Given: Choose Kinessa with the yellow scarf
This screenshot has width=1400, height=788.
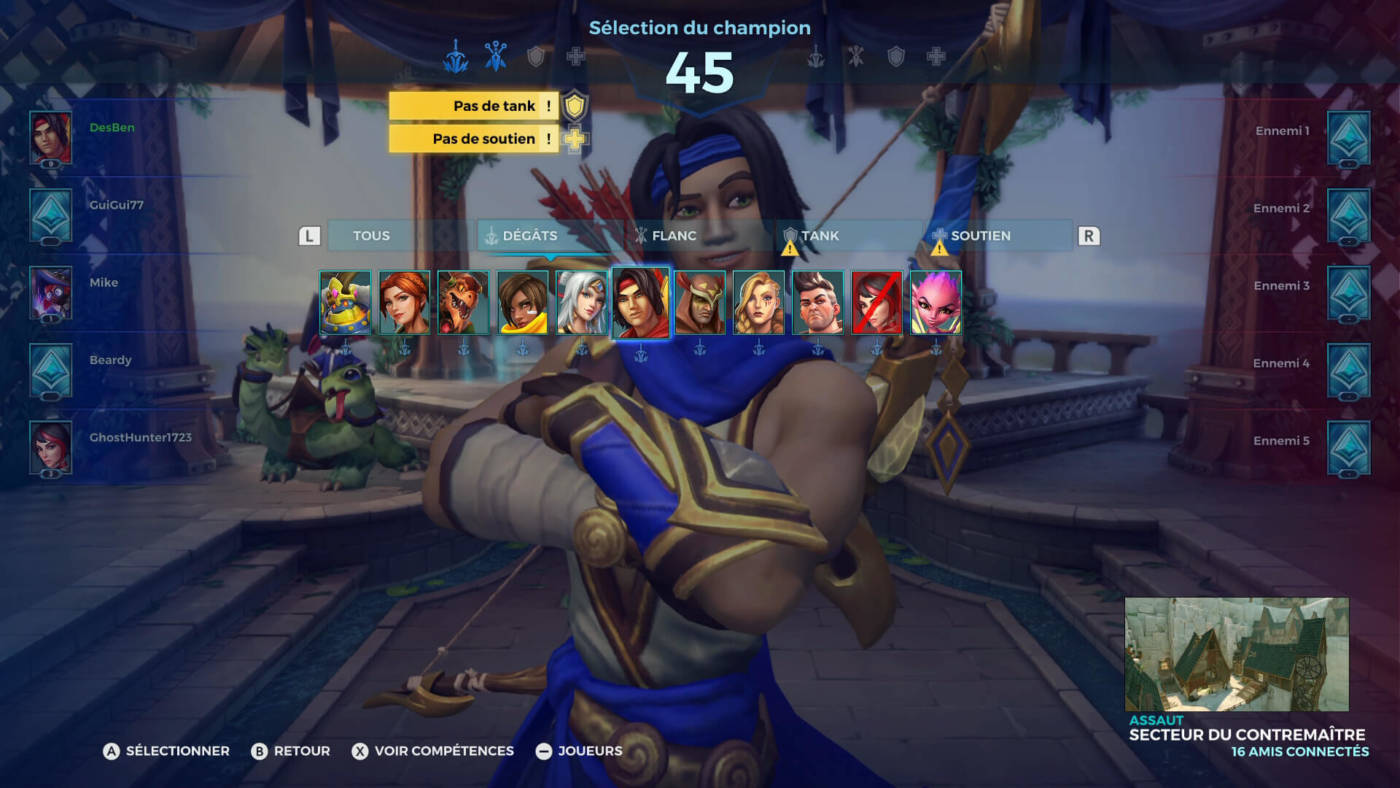Looking at the screenshot, I should tap(522, 302).
